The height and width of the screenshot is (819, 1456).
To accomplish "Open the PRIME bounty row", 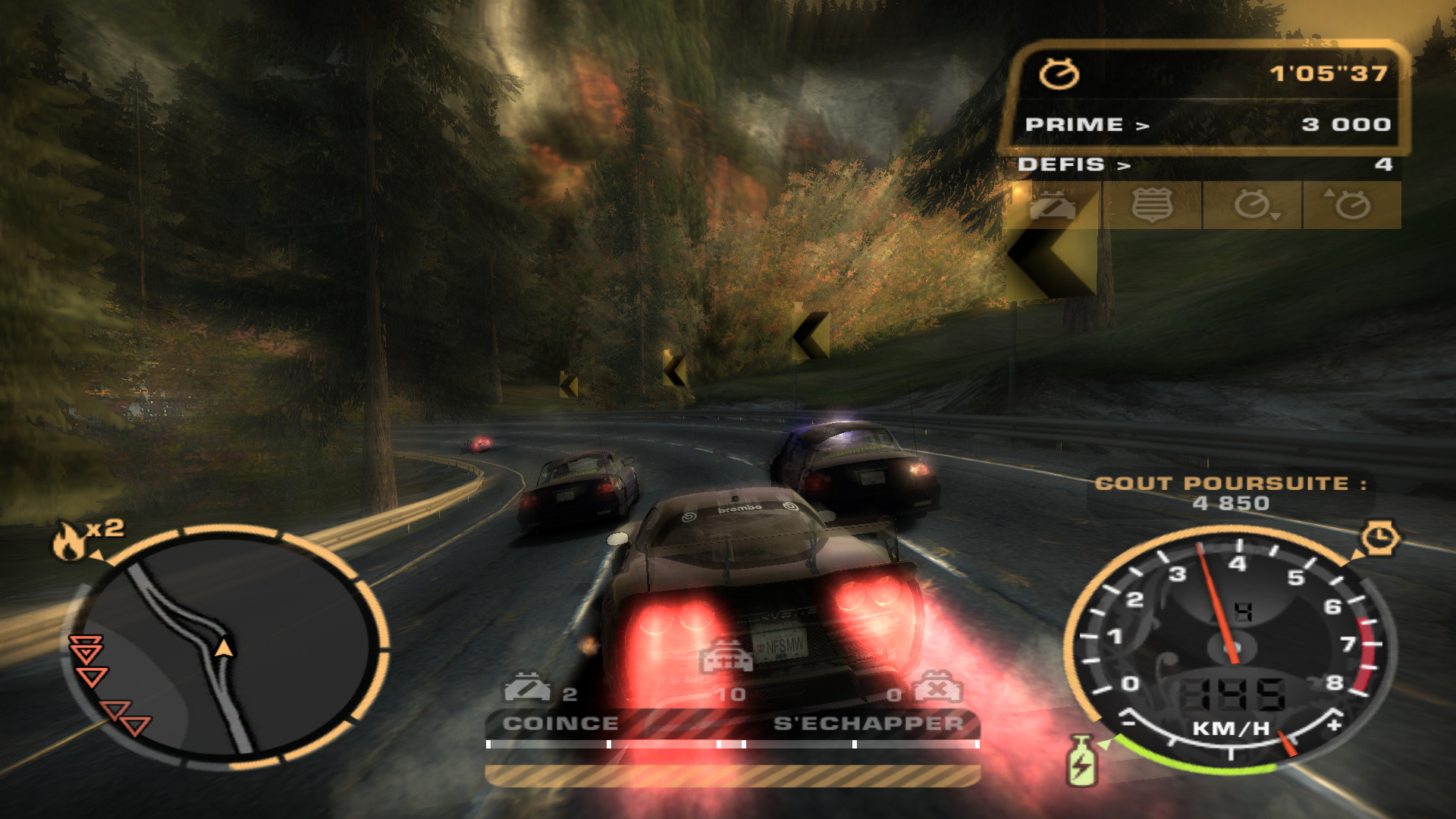I will [x=1207, y=124].
